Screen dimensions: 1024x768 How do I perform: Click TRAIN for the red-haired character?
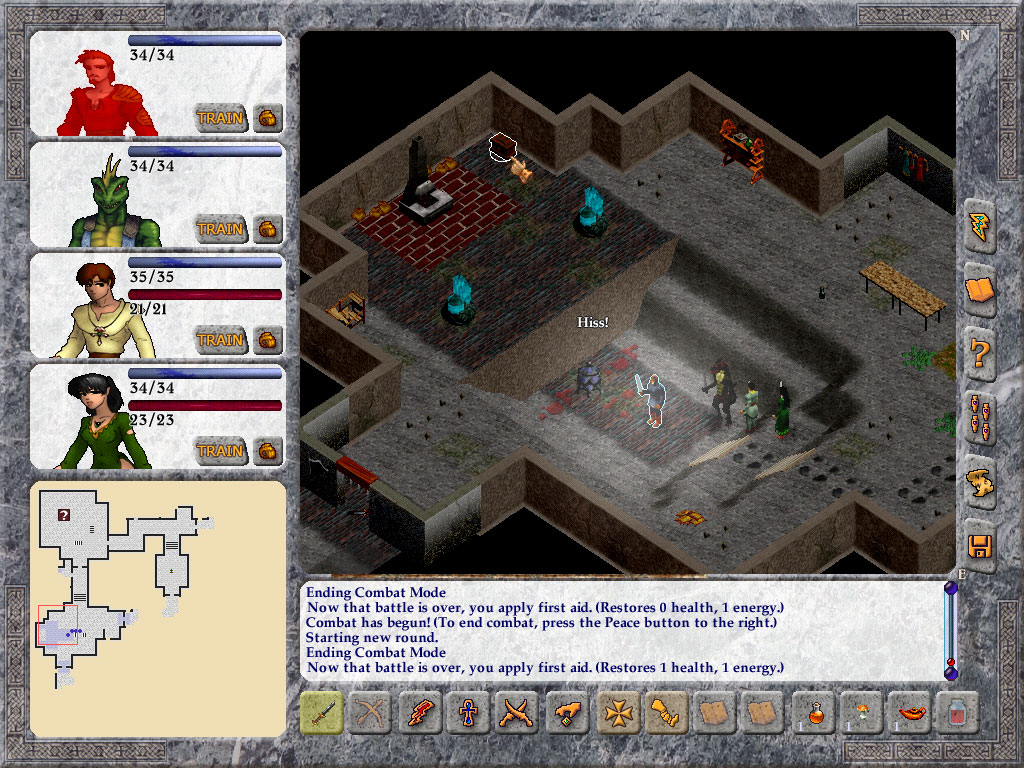[220, 118]
